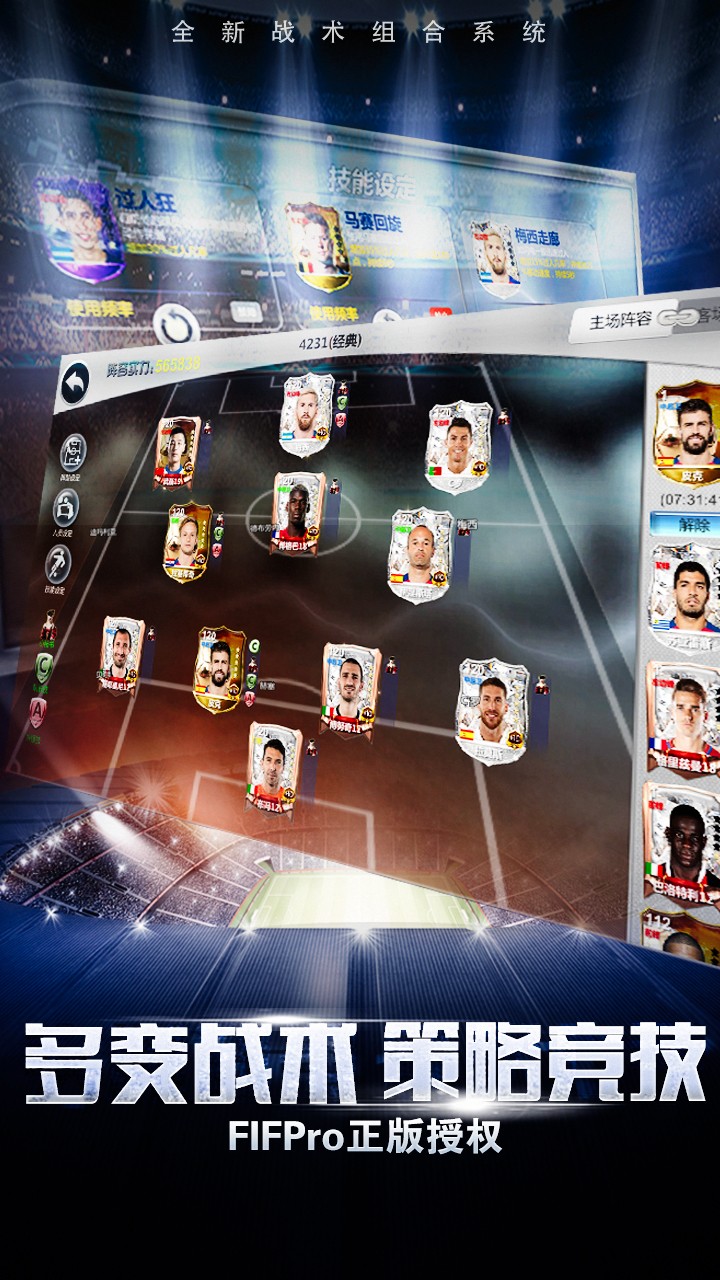Select the Portugal-flag player card on the pitch
Screen dimensions: 720x1280
click(458, 446)
